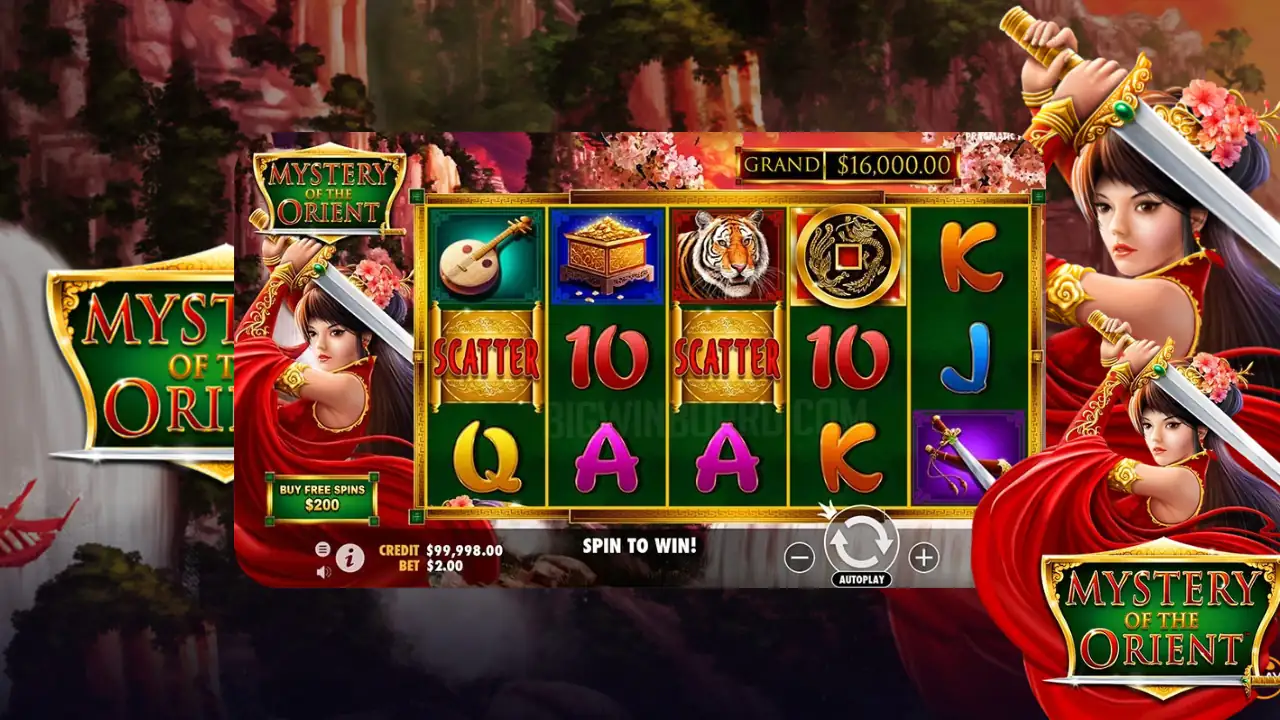The height and width of the screenshot is (720, 1280).
Task: Open the hamburger settings menu
Action: coord(323,549)
